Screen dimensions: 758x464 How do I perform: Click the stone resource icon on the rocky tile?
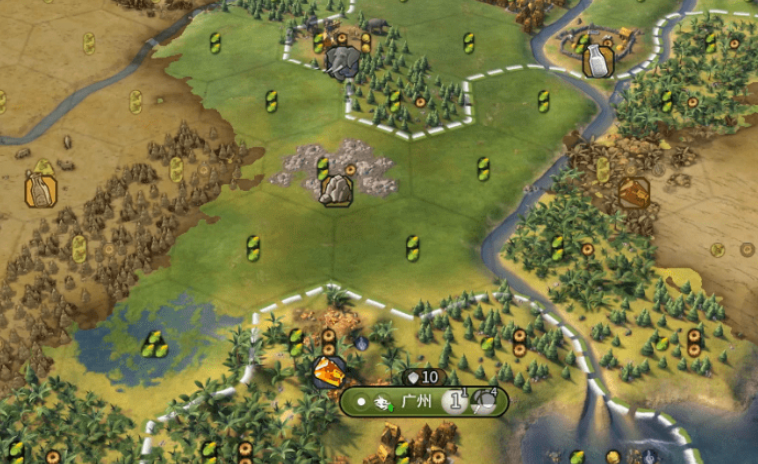(x=336, y=190)
